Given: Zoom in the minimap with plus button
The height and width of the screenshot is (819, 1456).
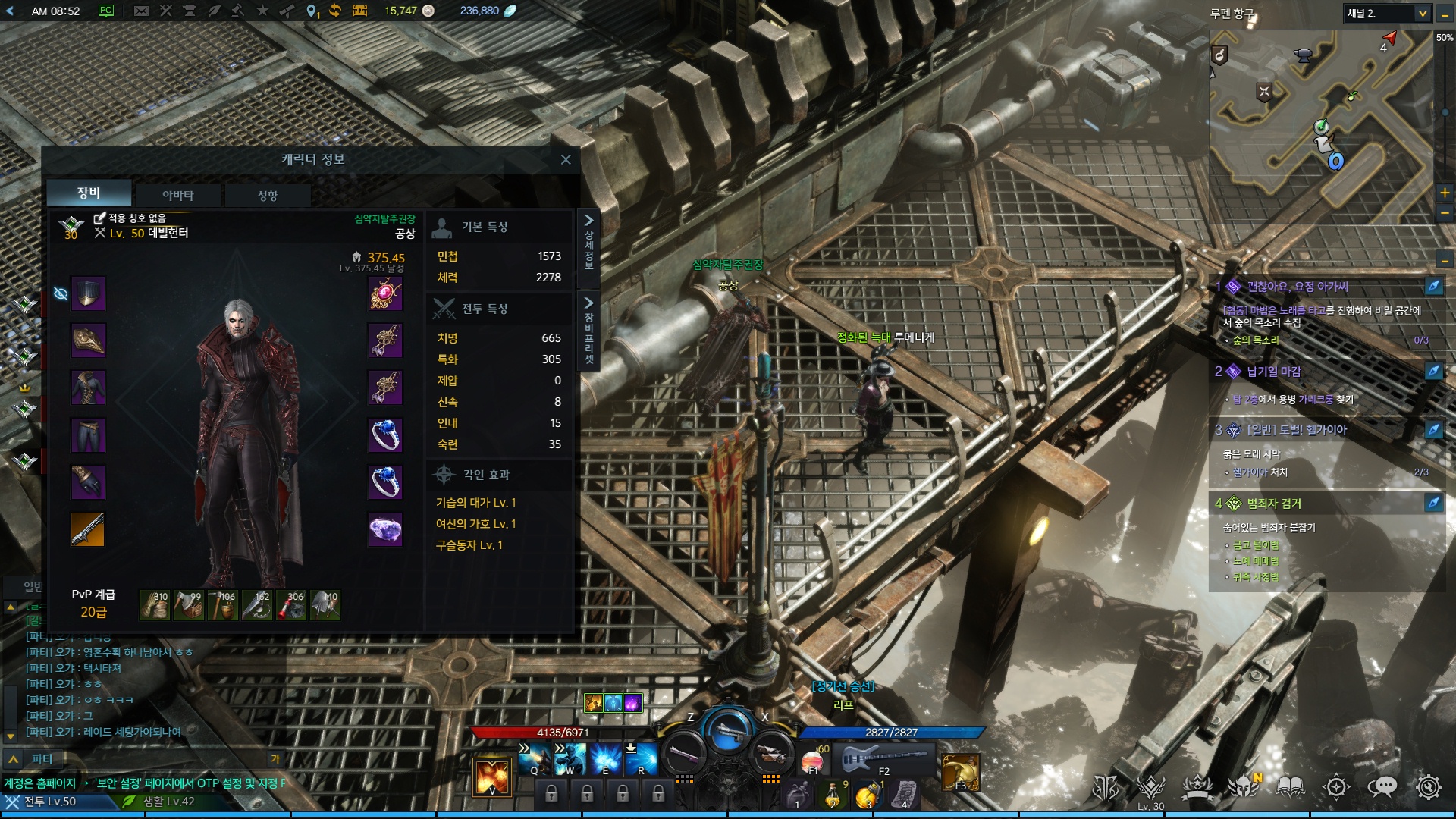Looking at the screenshot, I should coord(1445,193).
